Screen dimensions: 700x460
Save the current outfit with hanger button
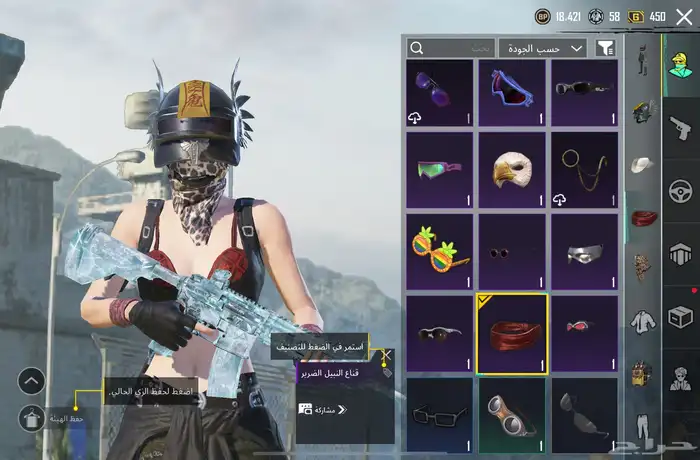(x=32, y=419)
